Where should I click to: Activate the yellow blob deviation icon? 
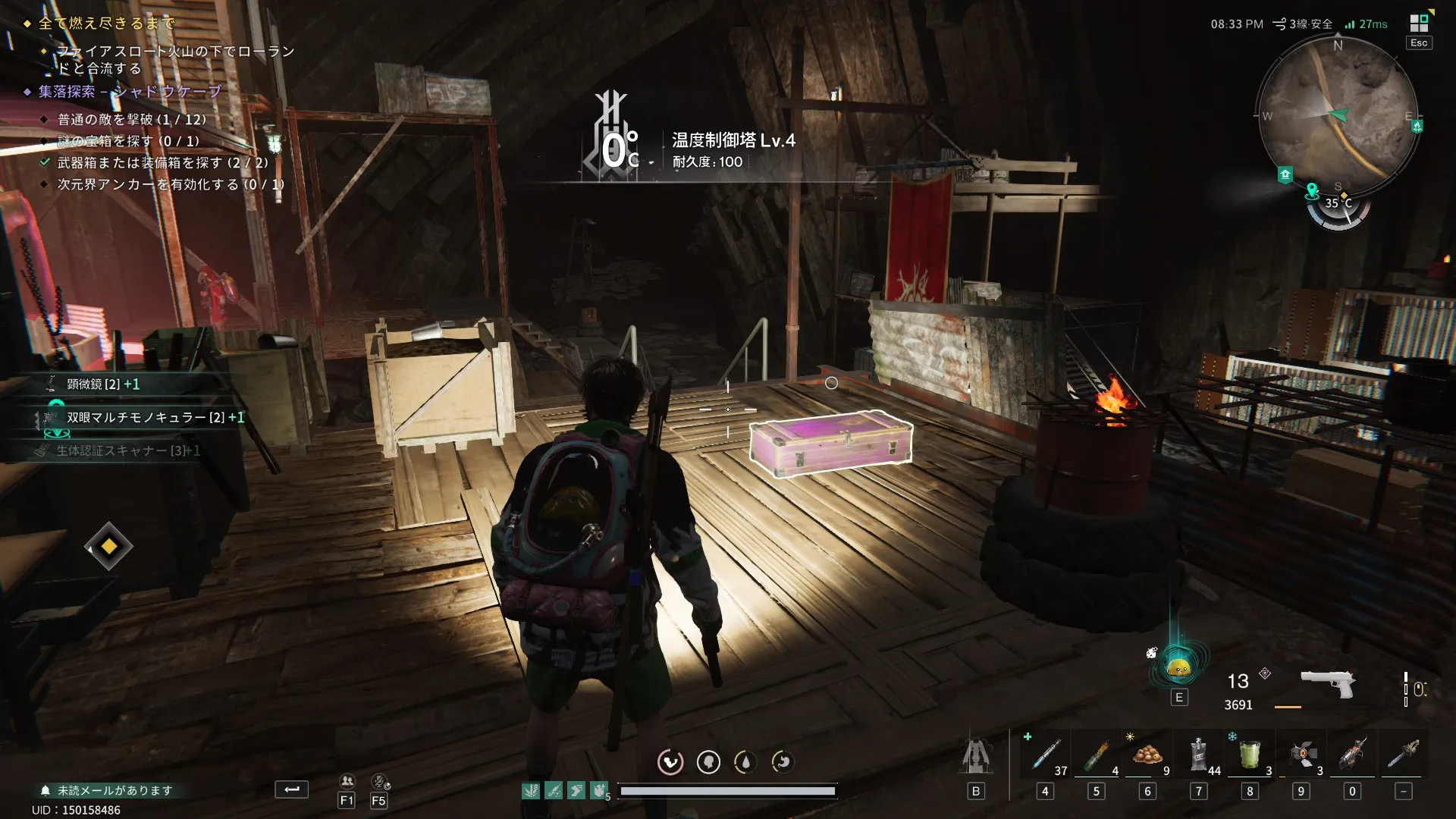pos(1178,668)
